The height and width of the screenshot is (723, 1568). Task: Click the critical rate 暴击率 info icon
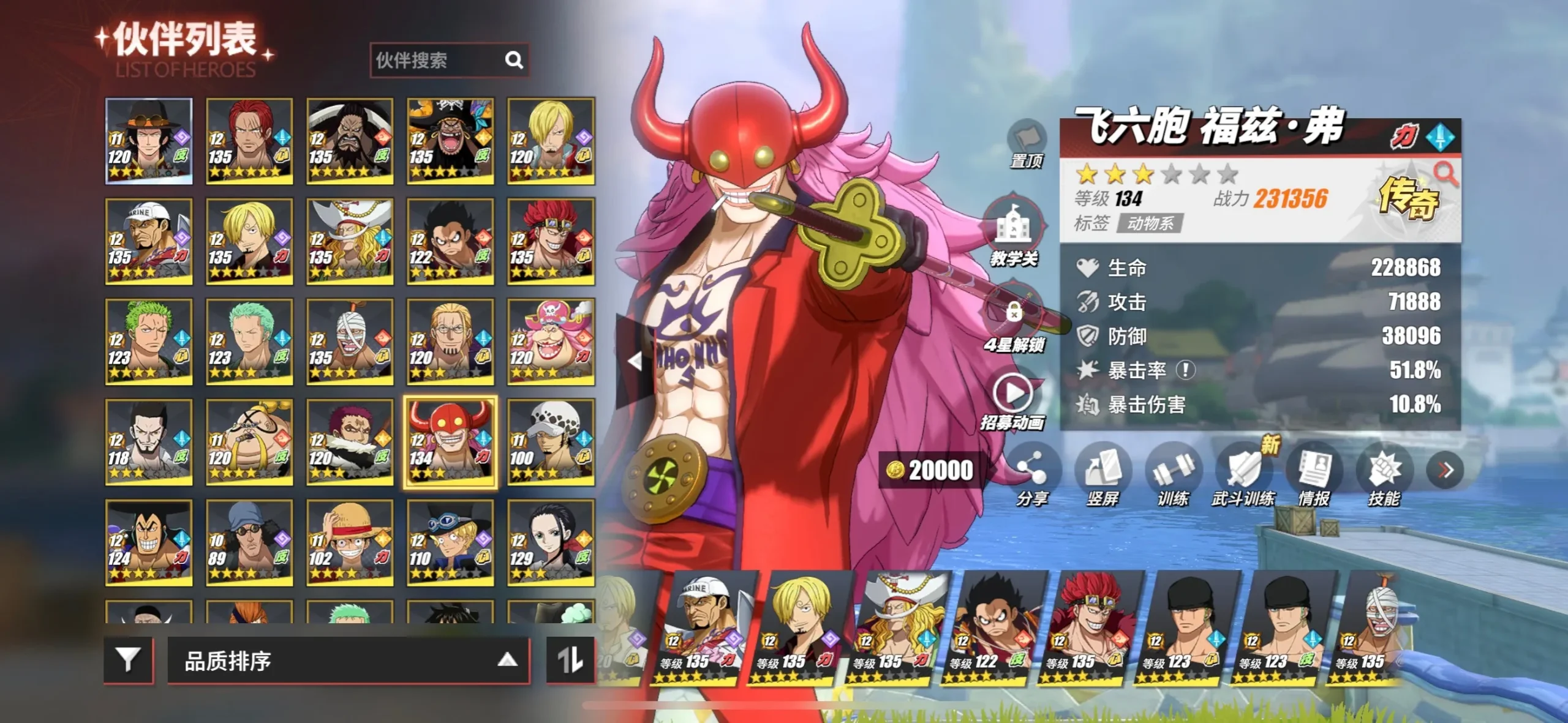tap(1186, 370)
